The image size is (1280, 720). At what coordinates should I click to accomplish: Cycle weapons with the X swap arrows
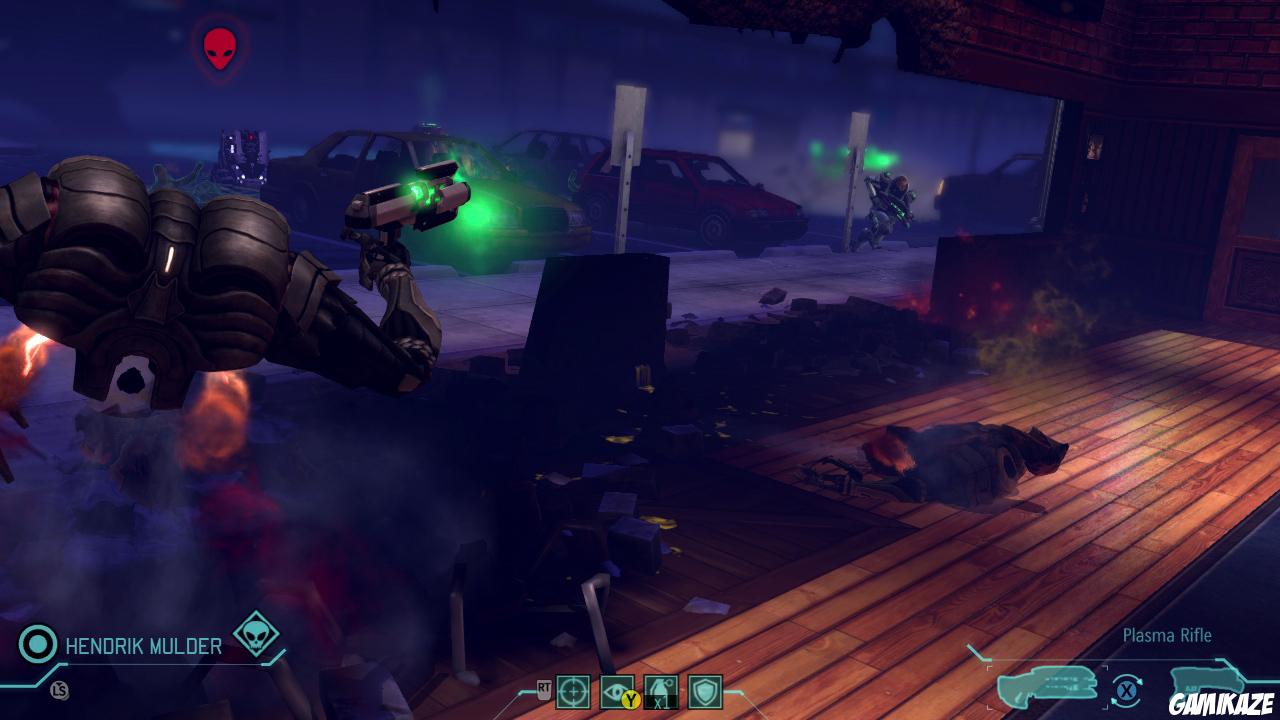click(1127, 688)
